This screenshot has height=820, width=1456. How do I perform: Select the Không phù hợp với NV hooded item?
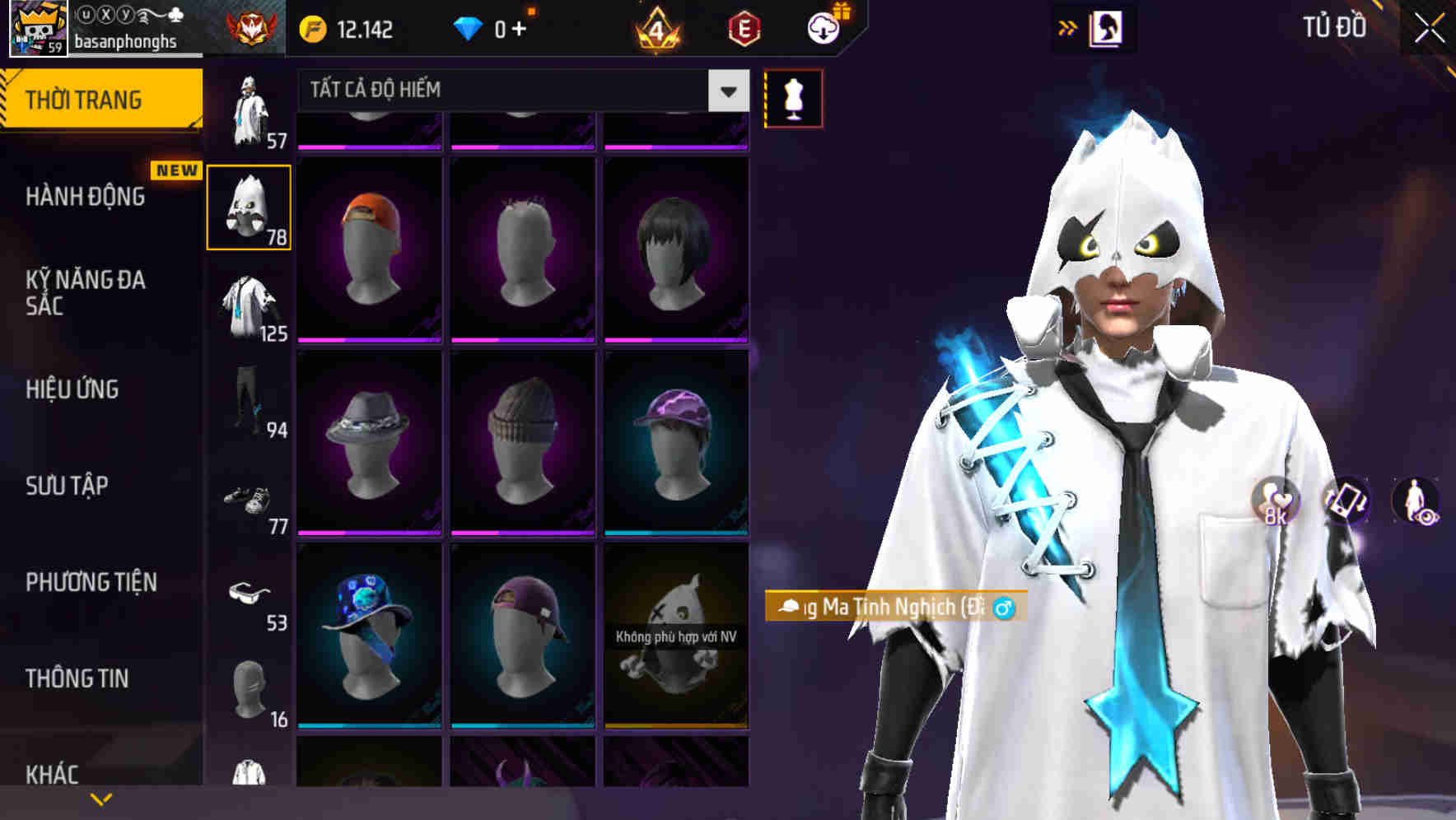click(x=675, y=642)
